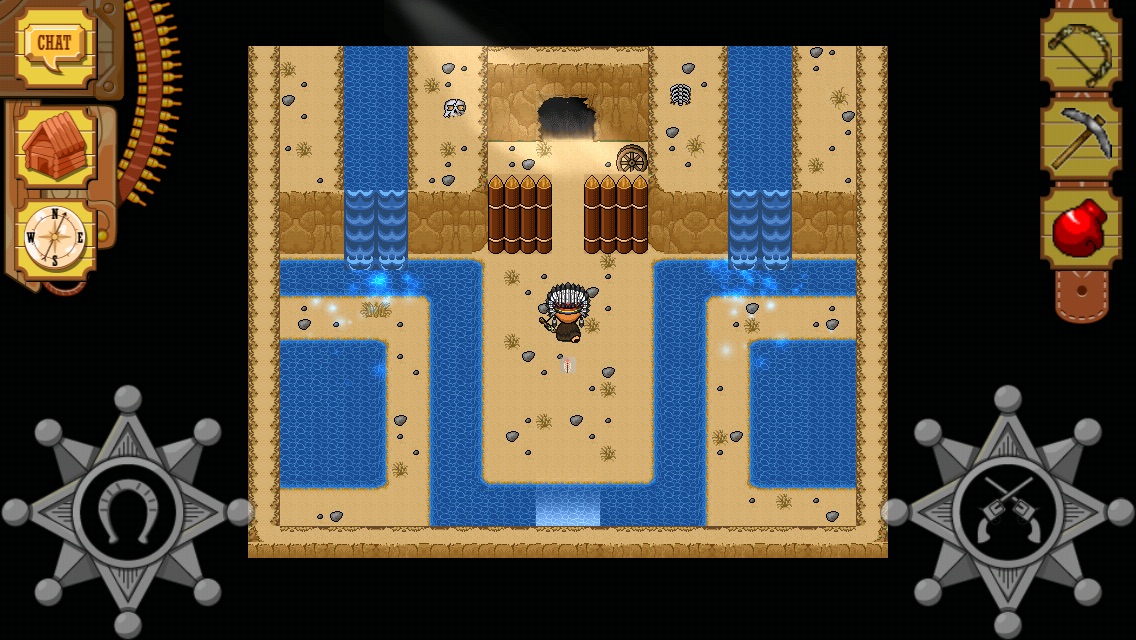The image size is (1136, 640).
Task: Fire using the crossed revolvers star badge
Action: click(x=1007, y=512)
